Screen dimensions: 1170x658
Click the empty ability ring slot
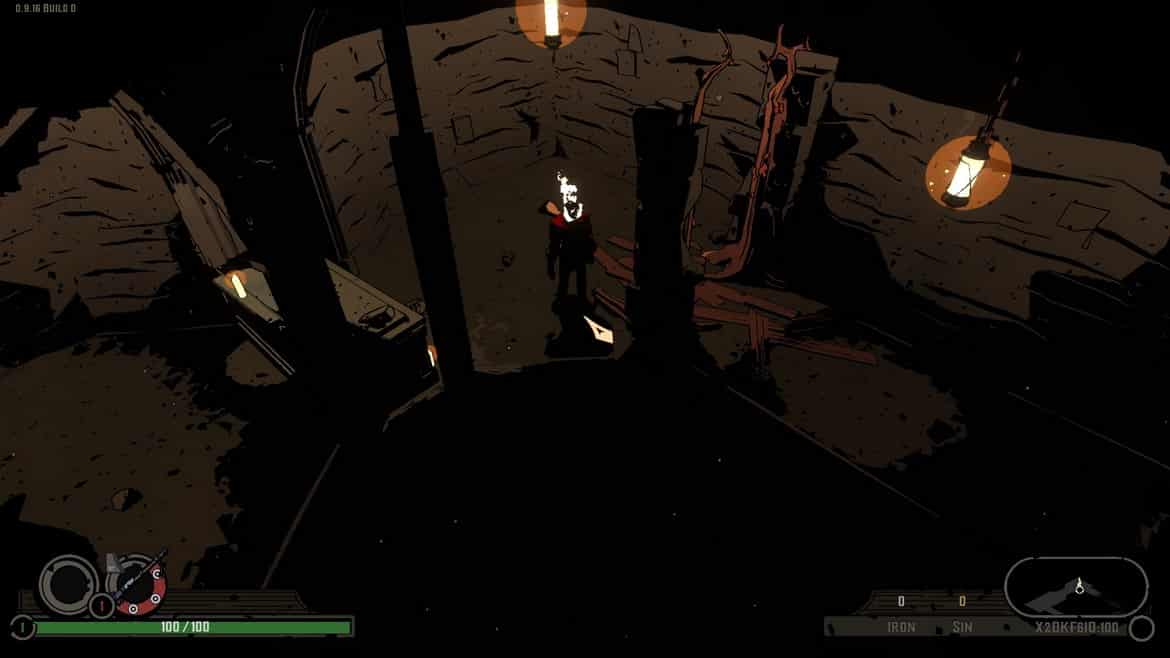click(68, 582)
